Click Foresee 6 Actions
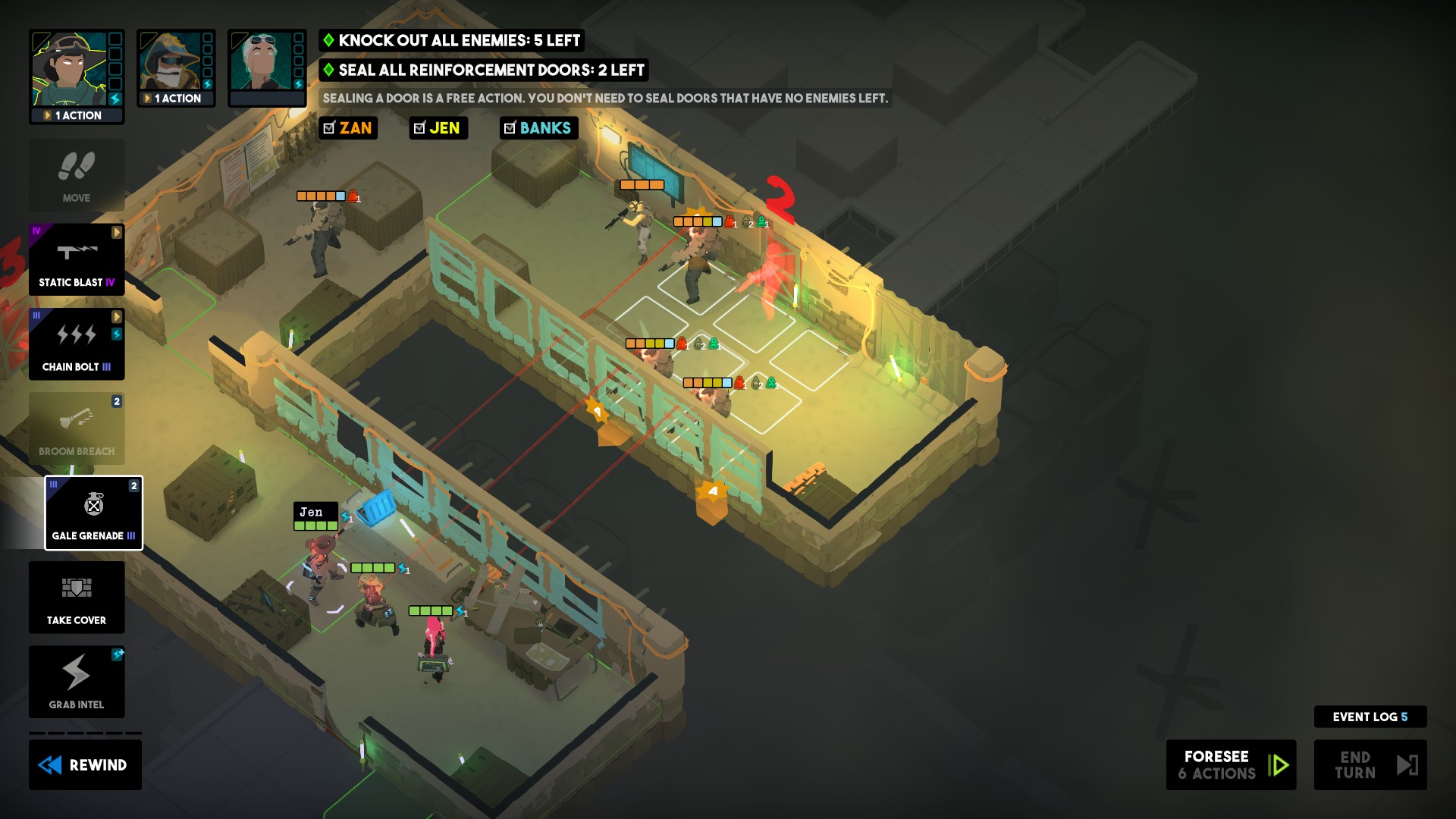Image resolution: width=1456 pixels, height=819 pixels. 1230,764
